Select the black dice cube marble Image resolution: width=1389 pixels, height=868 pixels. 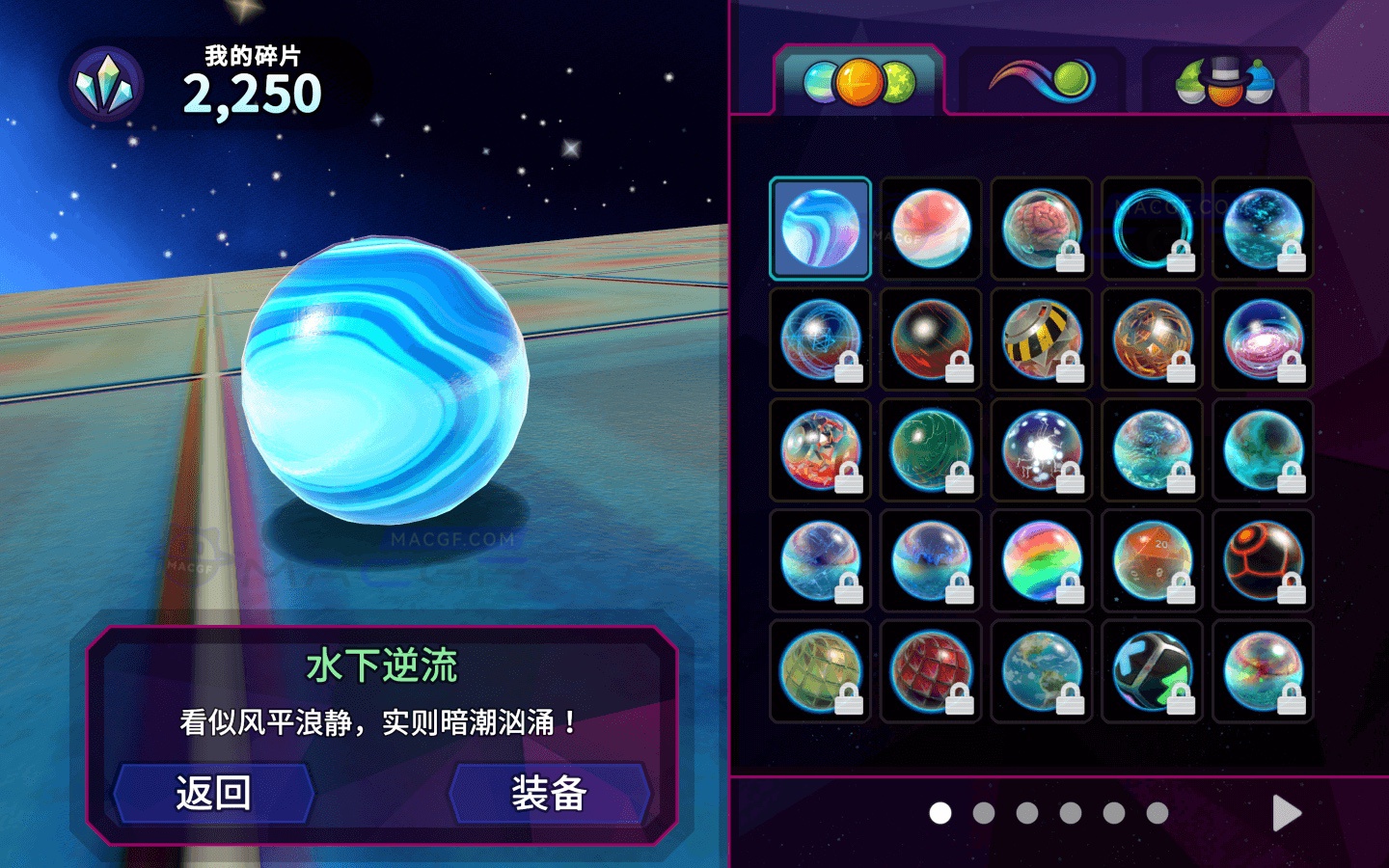click(1152, 671)
